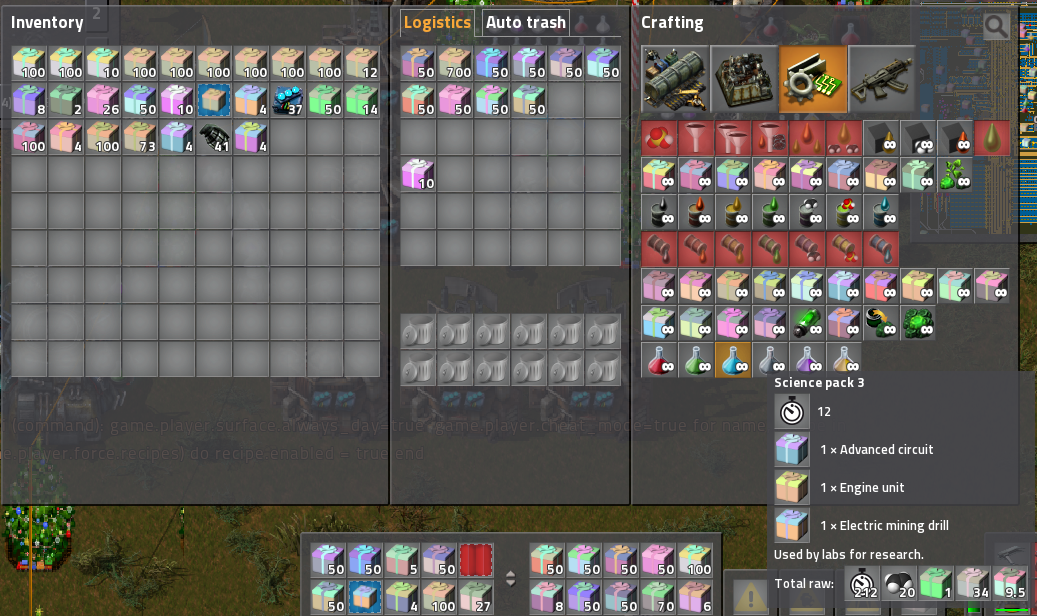
Task: Select the blue-highlighted inventory slot
Action: pyautogui.click(x=215, y=100)
